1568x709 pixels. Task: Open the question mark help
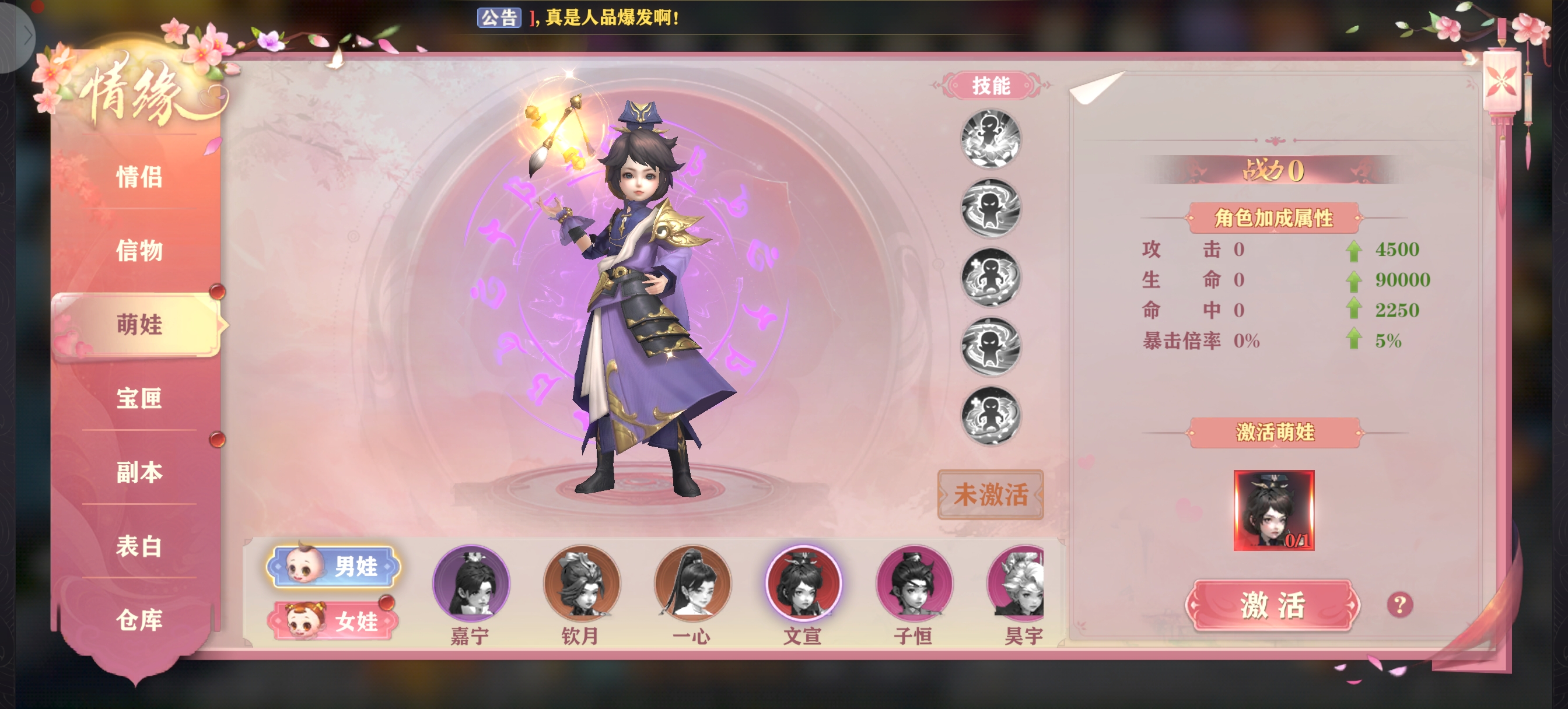point(1399,605)
